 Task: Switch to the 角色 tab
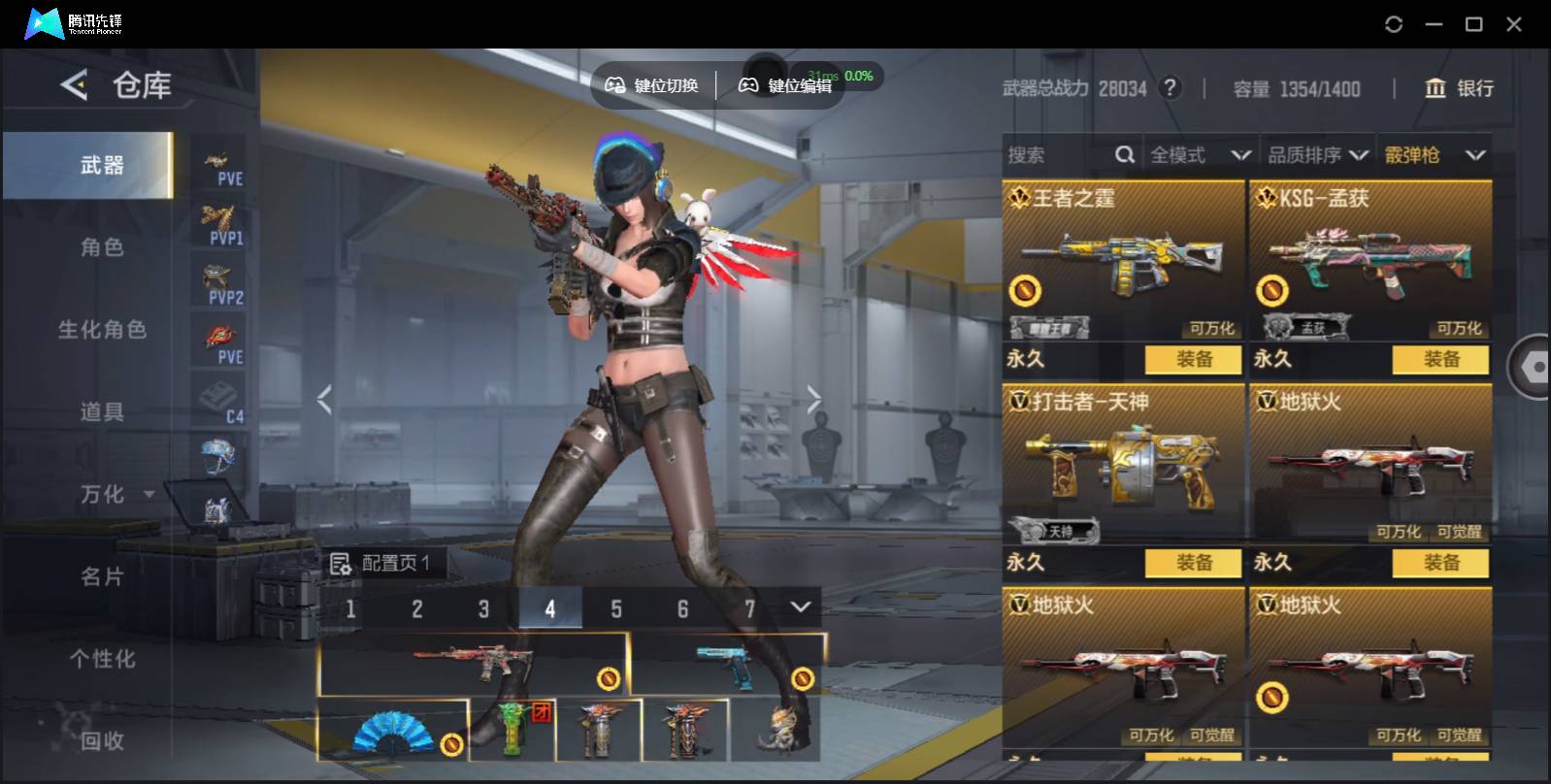point(102,247)
